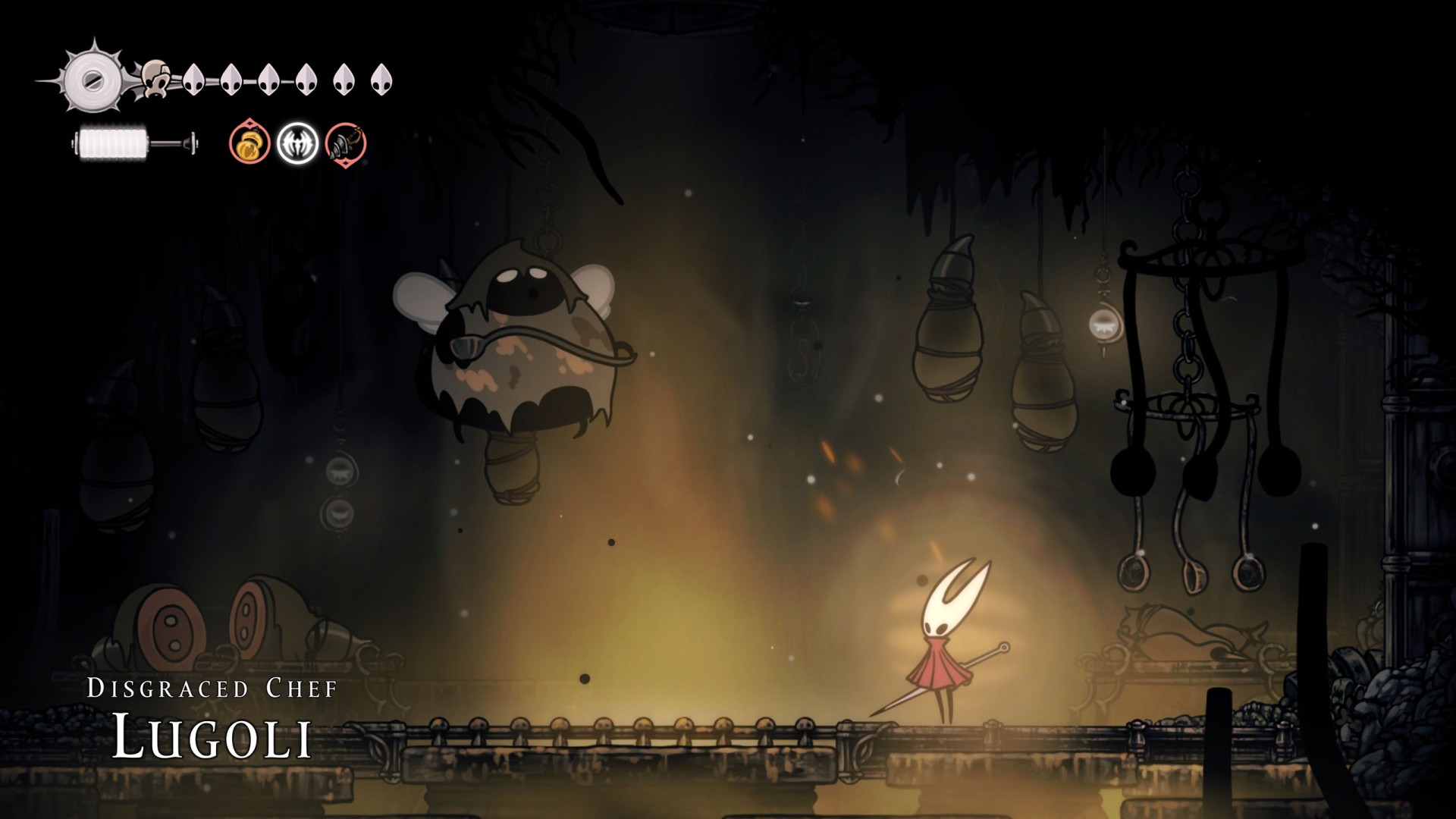Click the spiked crest emblem

93,80
